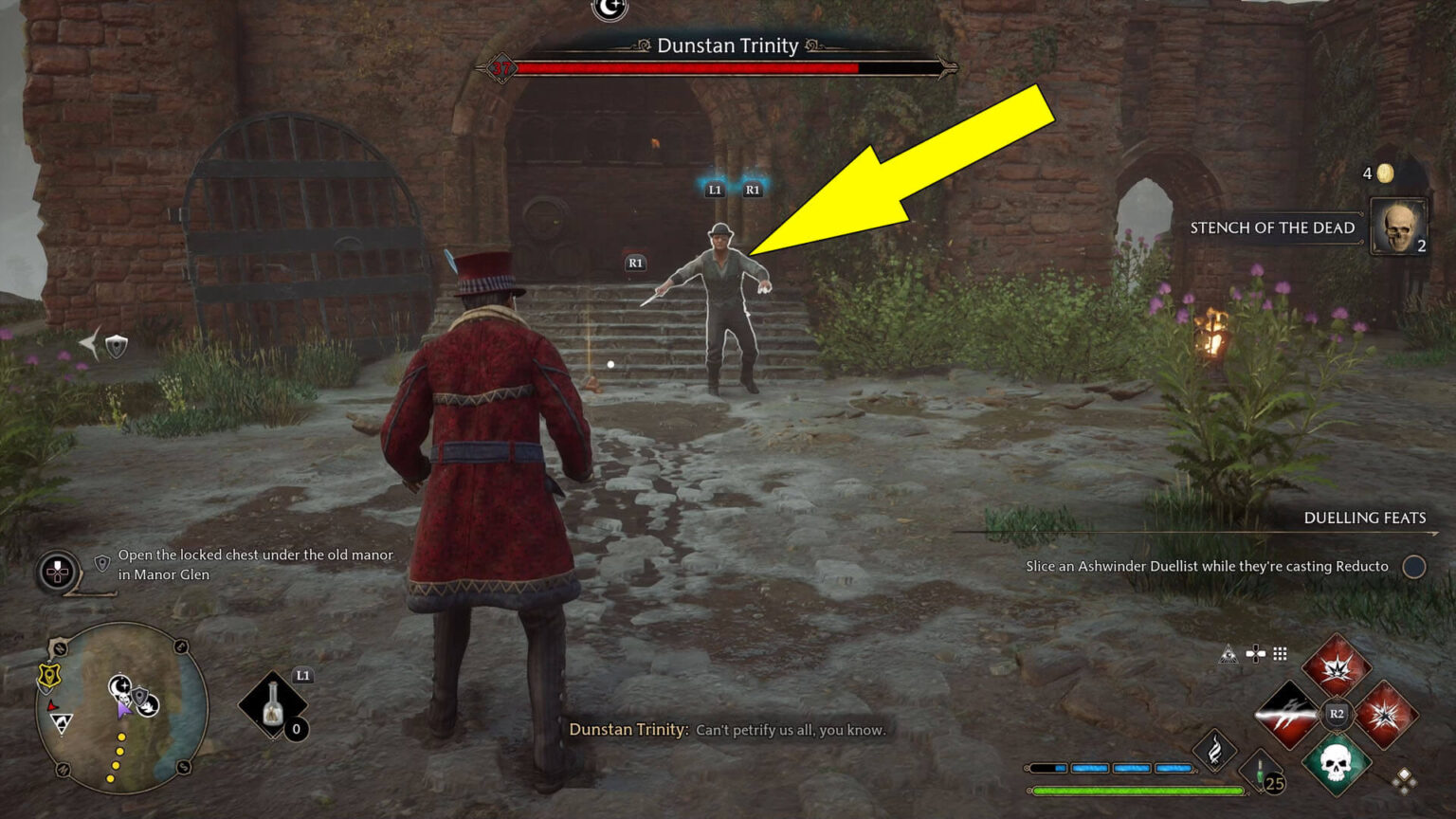Image resolution: width=1456 pixels, height=819 pixels.
Task: Click the Revelio eye triangle indicator
Action: [x=1228, y=654]
